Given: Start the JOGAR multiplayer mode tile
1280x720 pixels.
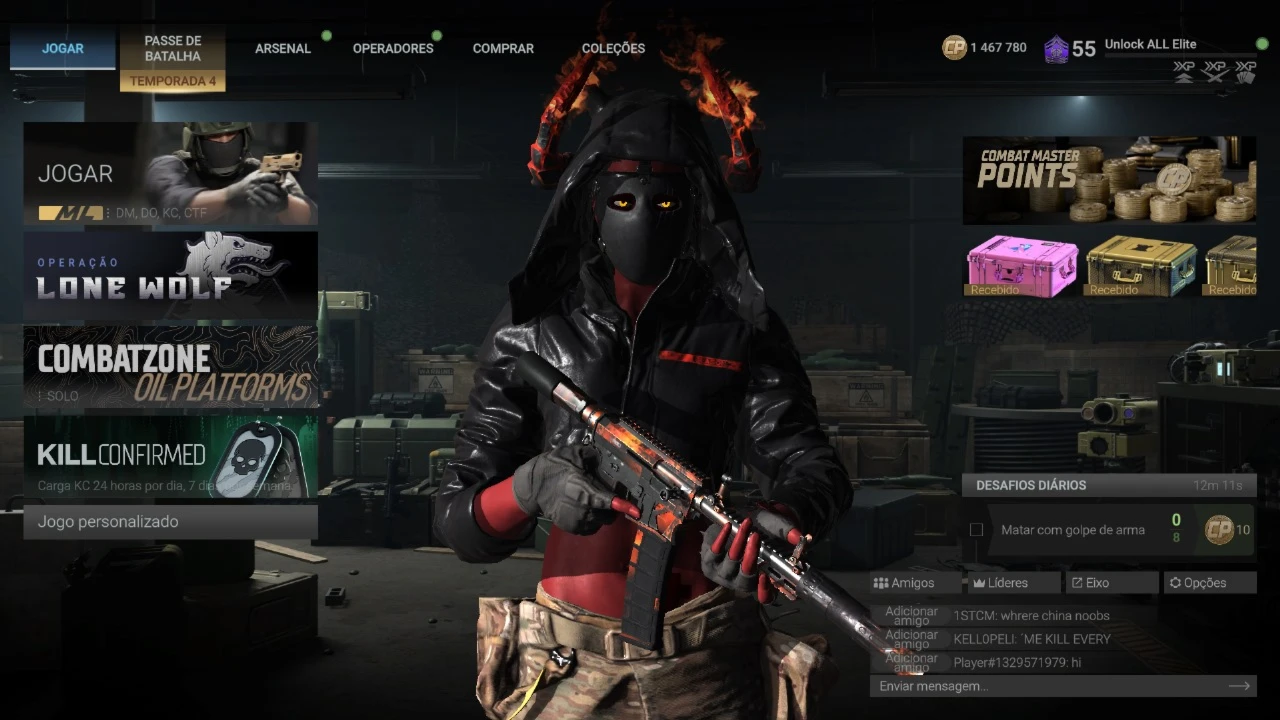Looking at the screenshot, I should [170, 174].
